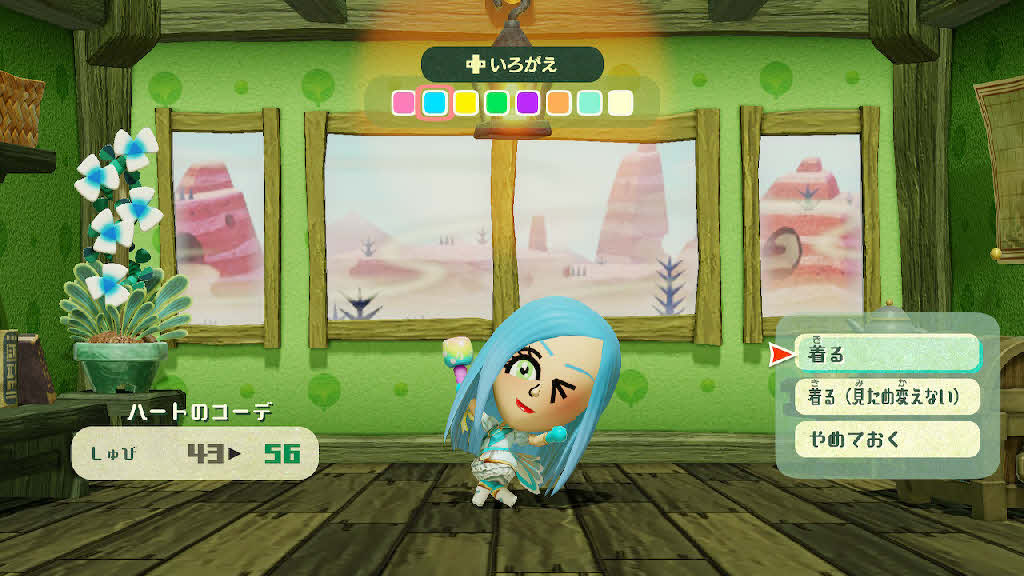1024x576 pixels.
Task: Pick the pink color swatch
Action: (403, 103)
